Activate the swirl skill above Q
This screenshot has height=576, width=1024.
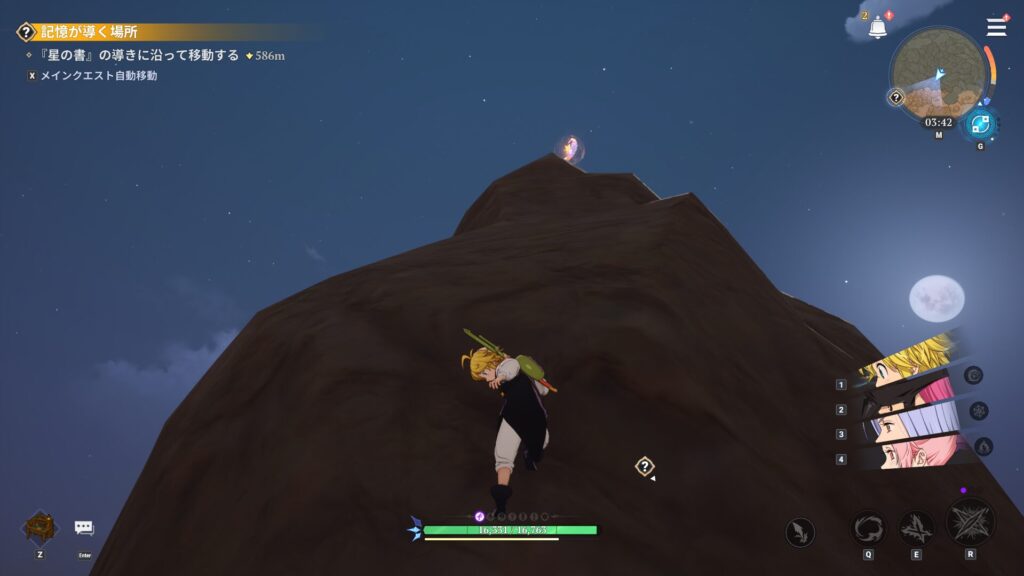(x=867, y=528)
